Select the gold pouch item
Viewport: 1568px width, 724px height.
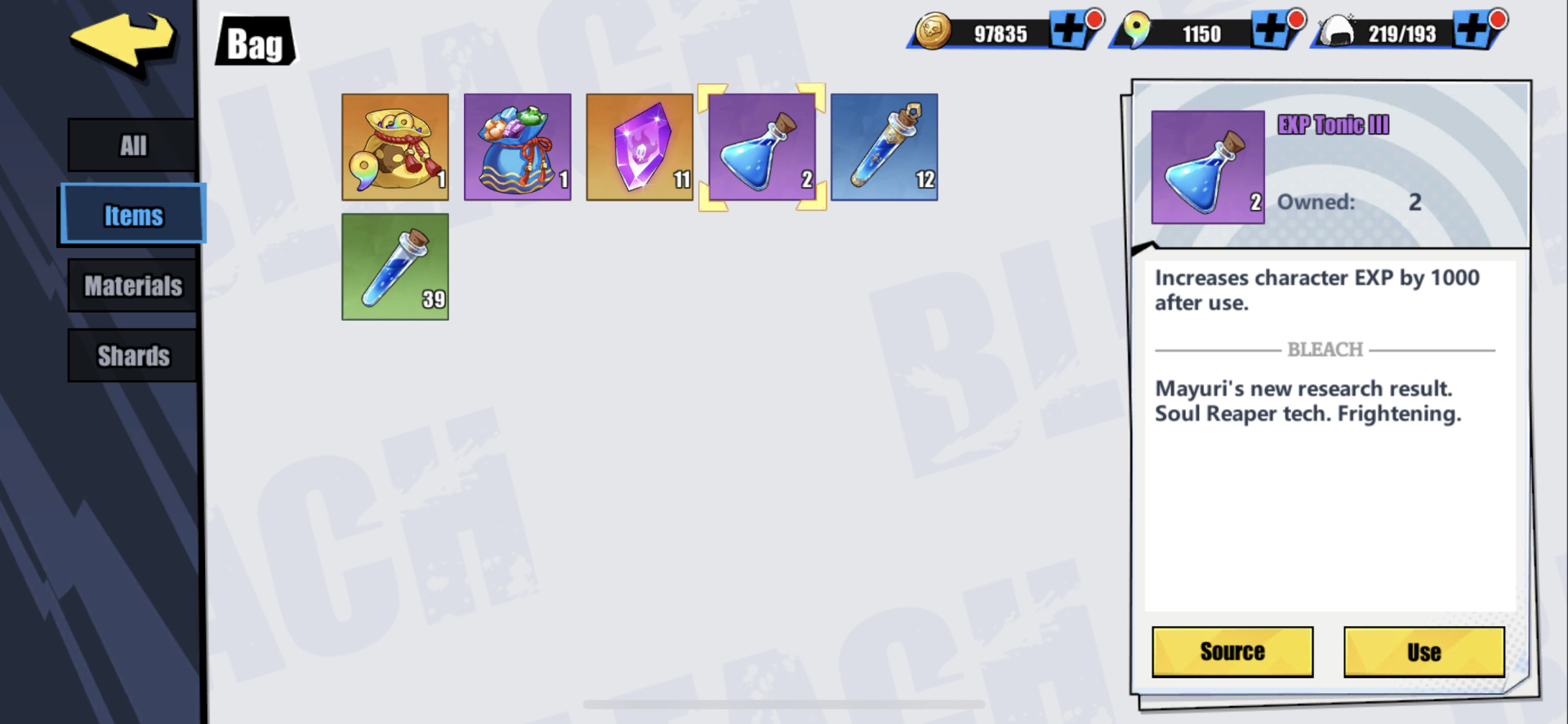394,147
